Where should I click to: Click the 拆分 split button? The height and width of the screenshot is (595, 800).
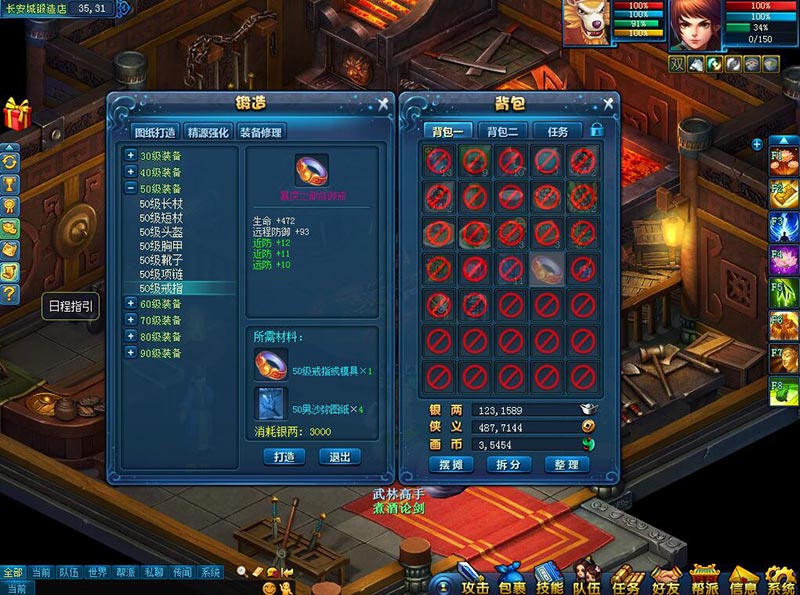tap(507, 465)
